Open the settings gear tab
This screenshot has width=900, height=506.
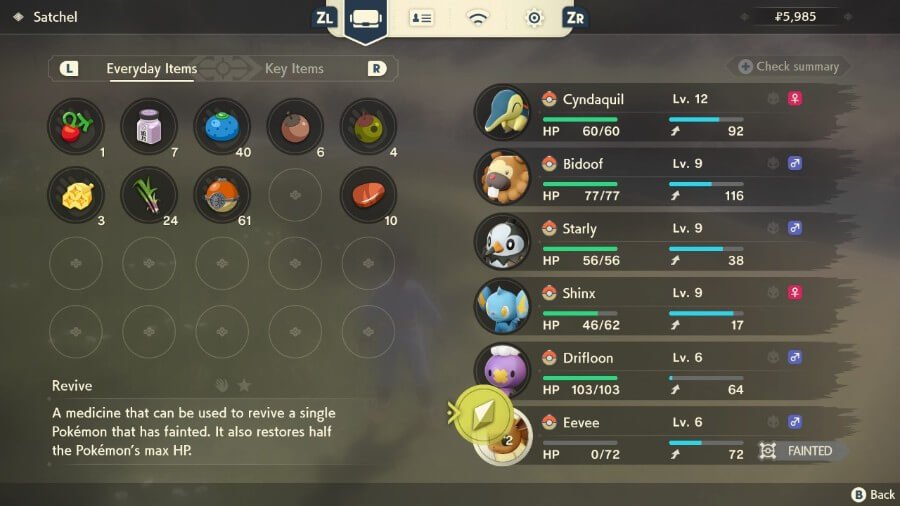coord(535,18)
